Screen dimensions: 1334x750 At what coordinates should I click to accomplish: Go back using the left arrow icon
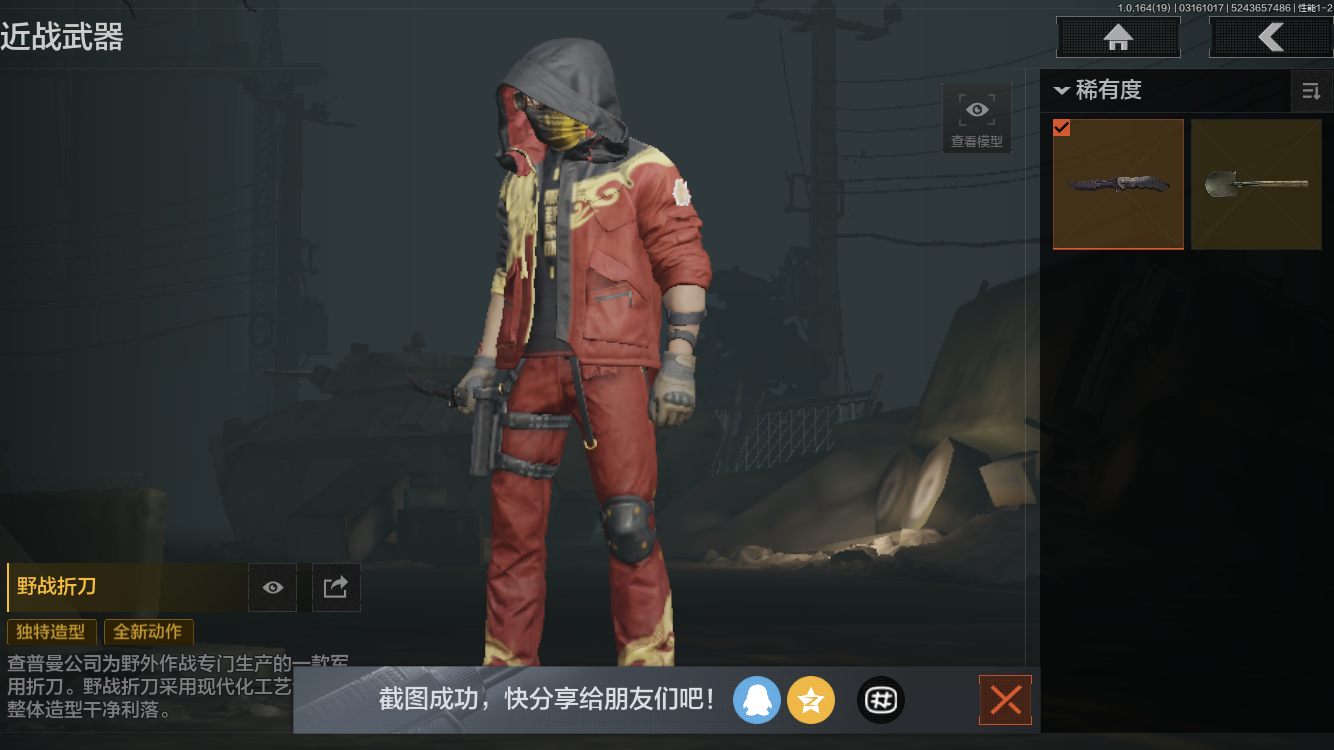coord(1272,37)
